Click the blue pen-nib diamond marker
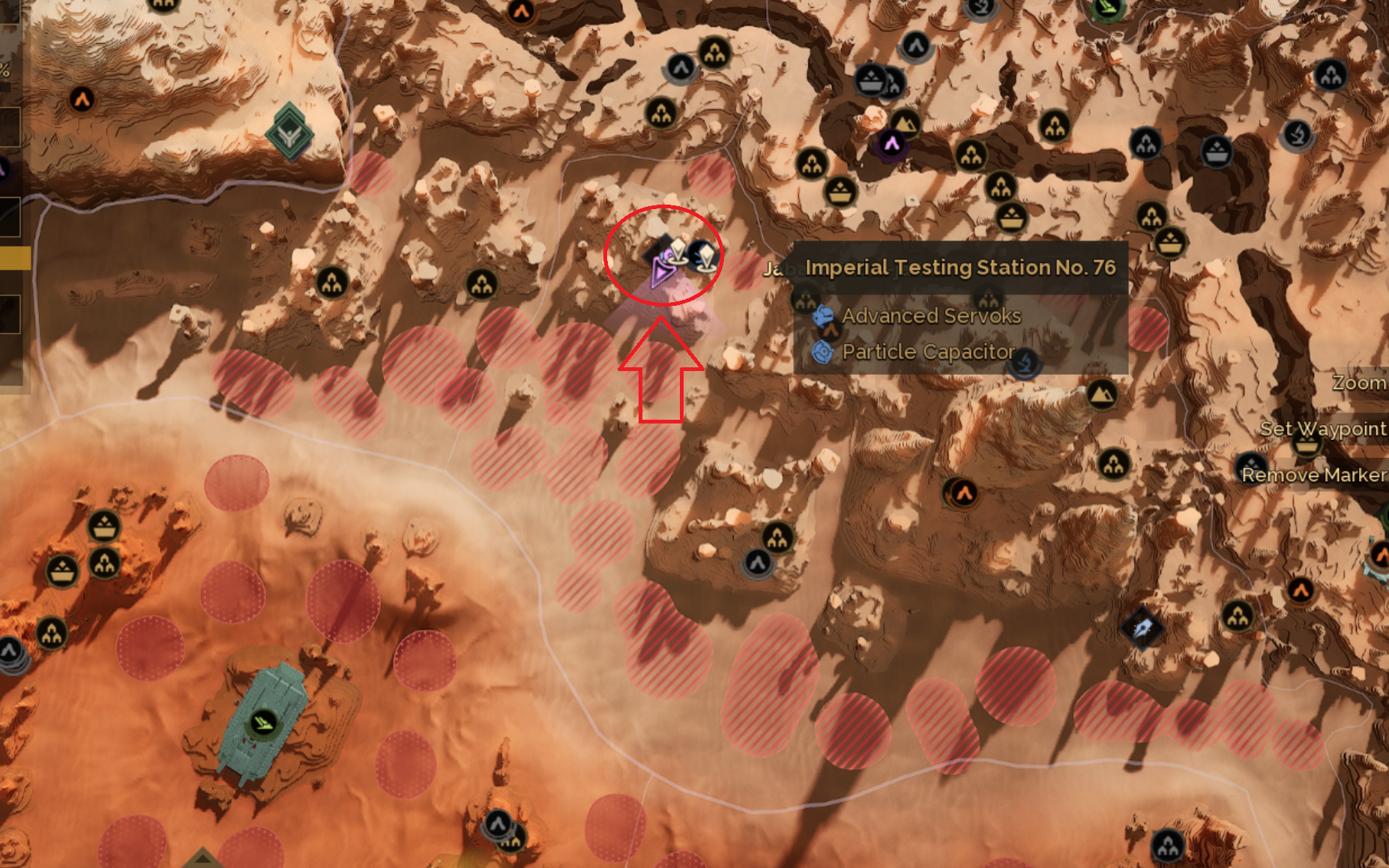Image resolution: width=1389 pixels, height=868 pixels. pos(1142,627)
